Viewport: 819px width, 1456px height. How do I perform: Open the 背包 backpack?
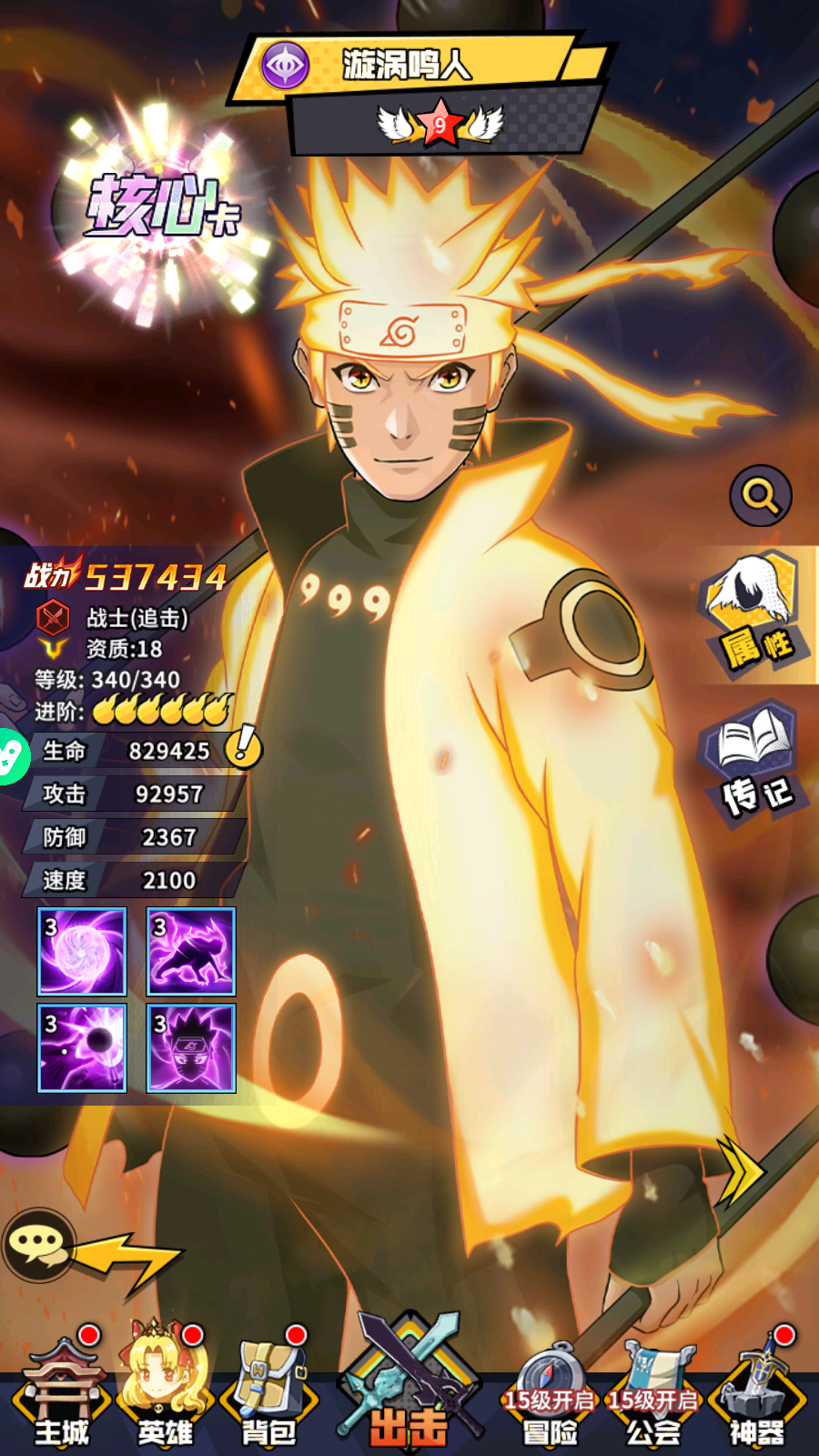coord(268,1392)
